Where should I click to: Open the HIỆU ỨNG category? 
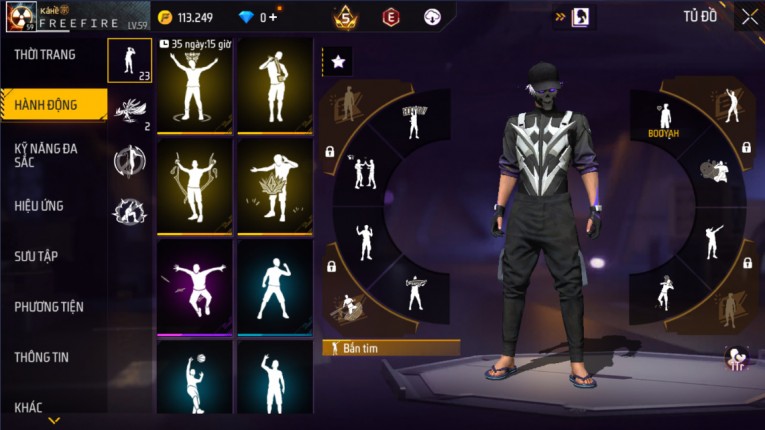40,206
